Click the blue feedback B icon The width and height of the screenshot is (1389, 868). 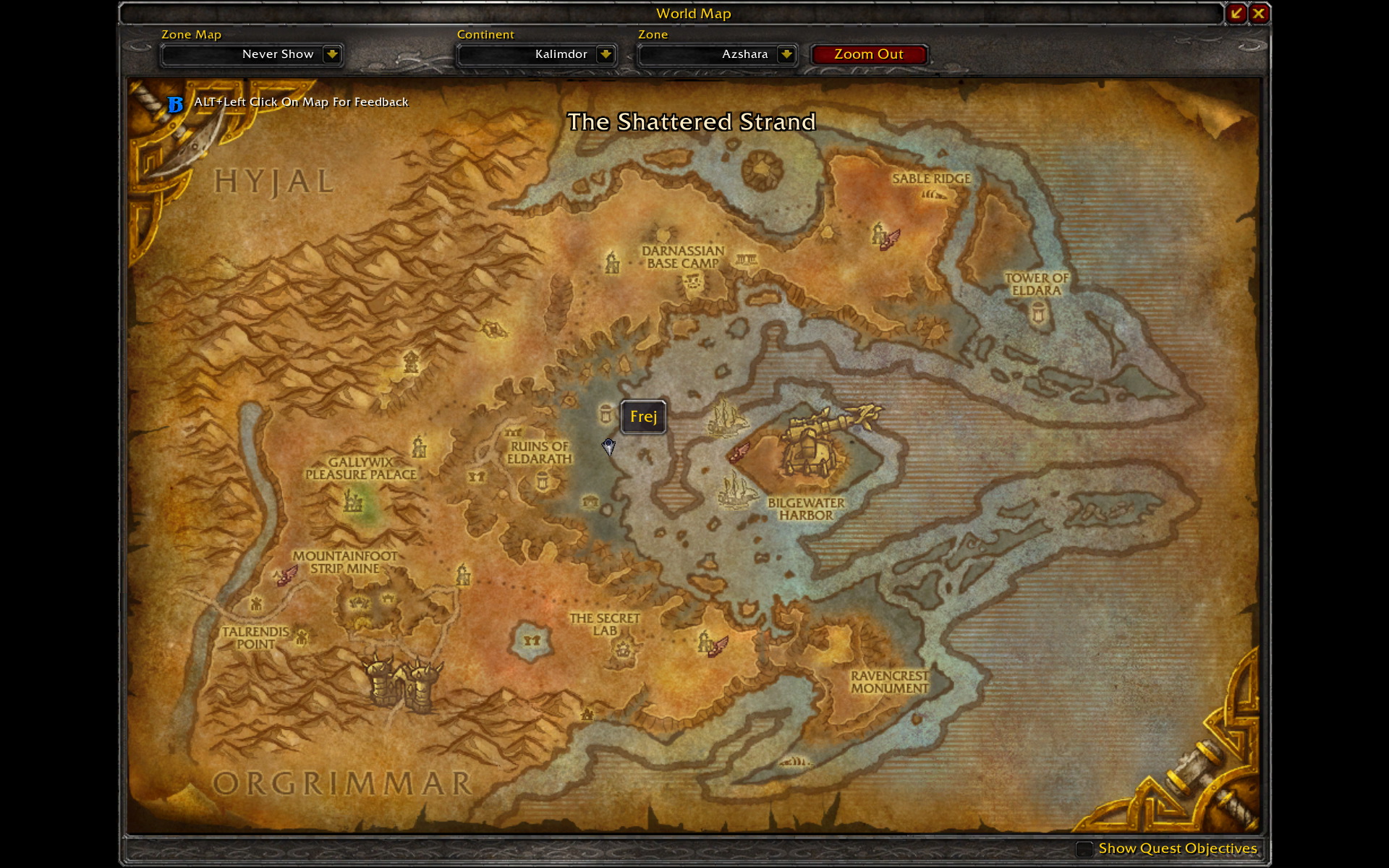point(175,104)
